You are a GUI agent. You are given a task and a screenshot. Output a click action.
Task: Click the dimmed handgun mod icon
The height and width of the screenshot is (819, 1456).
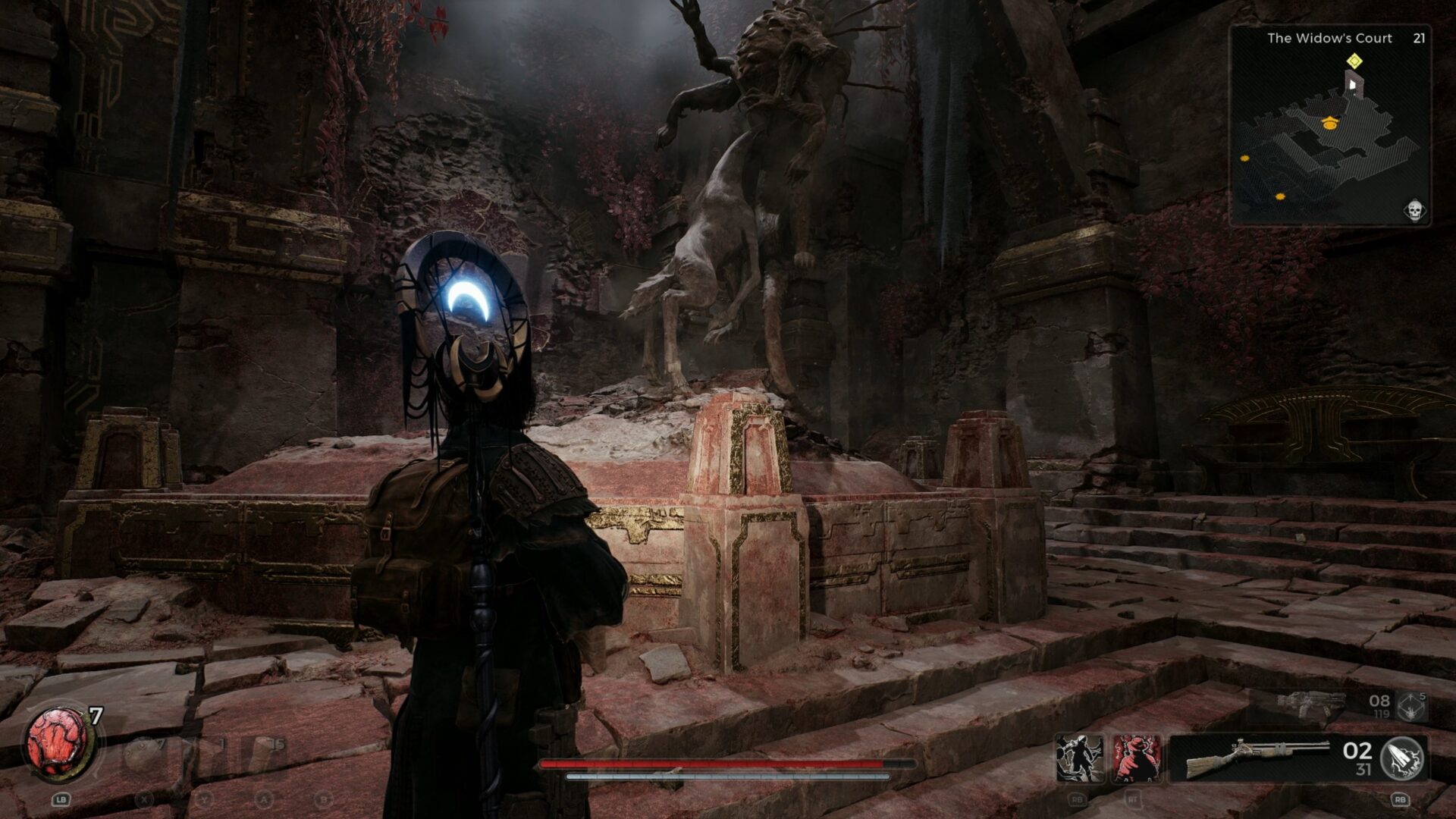1412,707
